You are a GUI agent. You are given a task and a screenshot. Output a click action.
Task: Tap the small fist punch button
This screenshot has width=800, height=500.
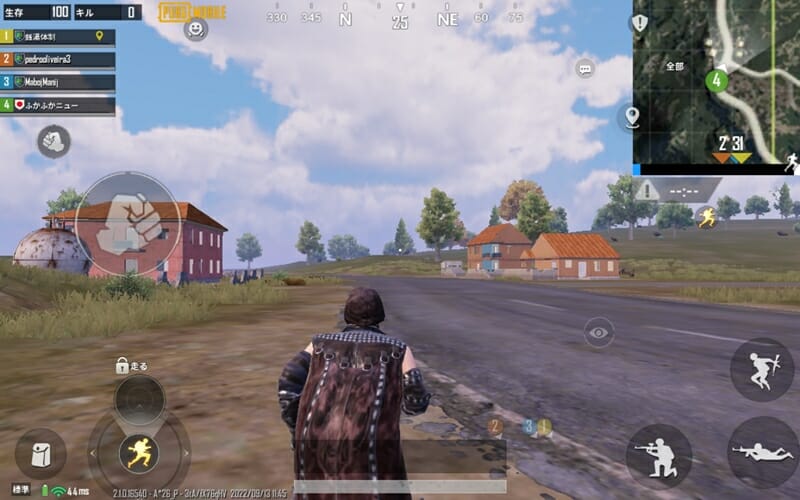pyautogui.click(x=53, y=141)
